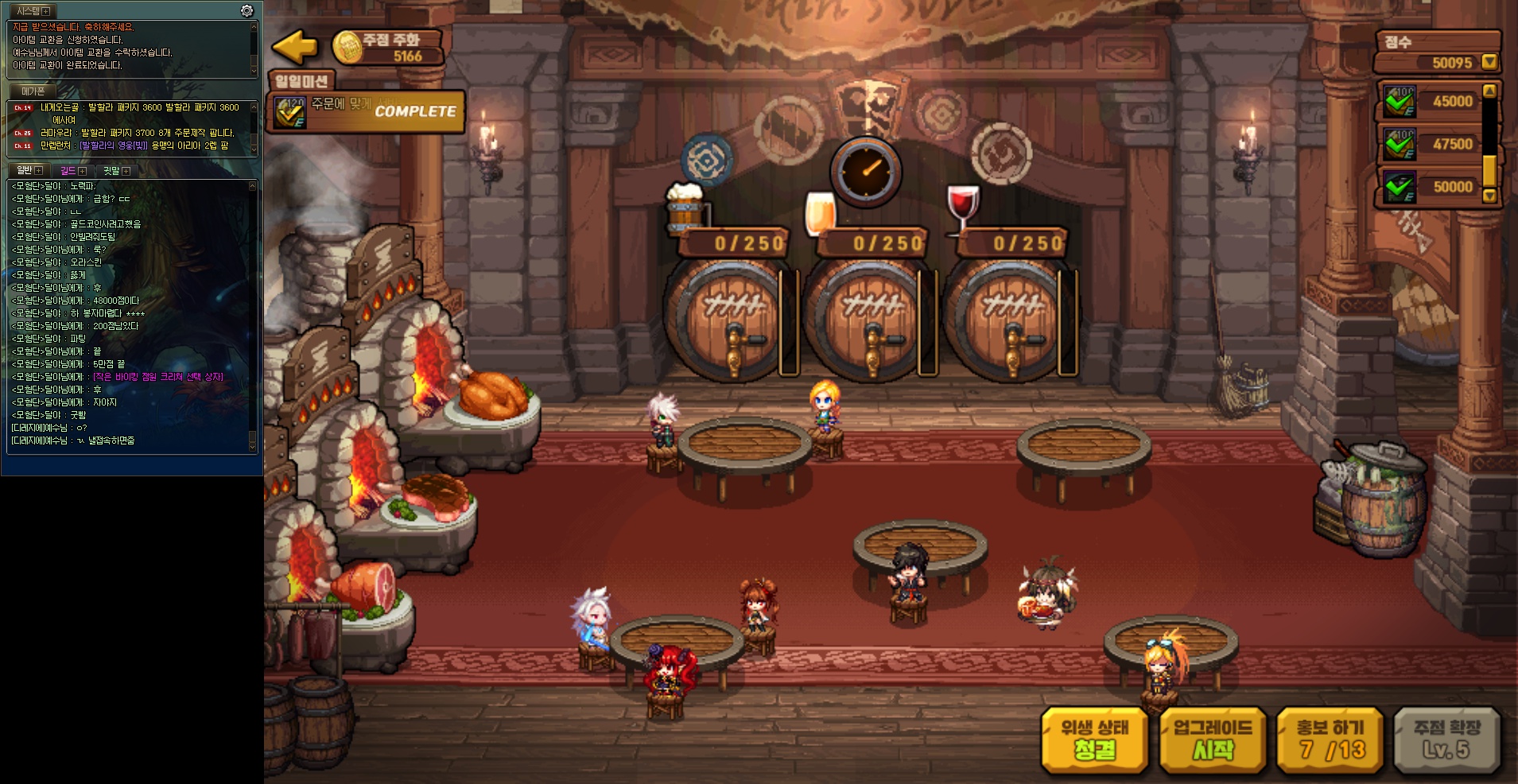Open chat settings gear icon
The width and height of the screenshot is (1518, 784).
tap(247, 10)
